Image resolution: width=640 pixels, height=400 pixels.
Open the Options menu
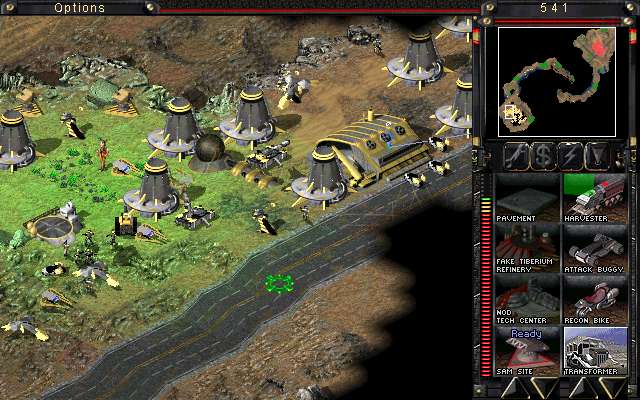(x=79, y=7)
